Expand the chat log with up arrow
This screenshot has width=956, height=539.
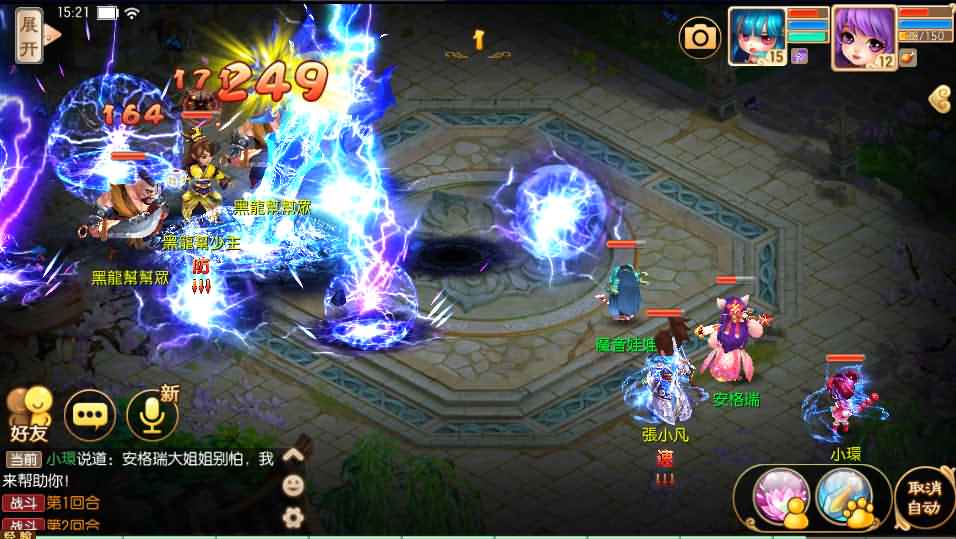tap(293, 456)
